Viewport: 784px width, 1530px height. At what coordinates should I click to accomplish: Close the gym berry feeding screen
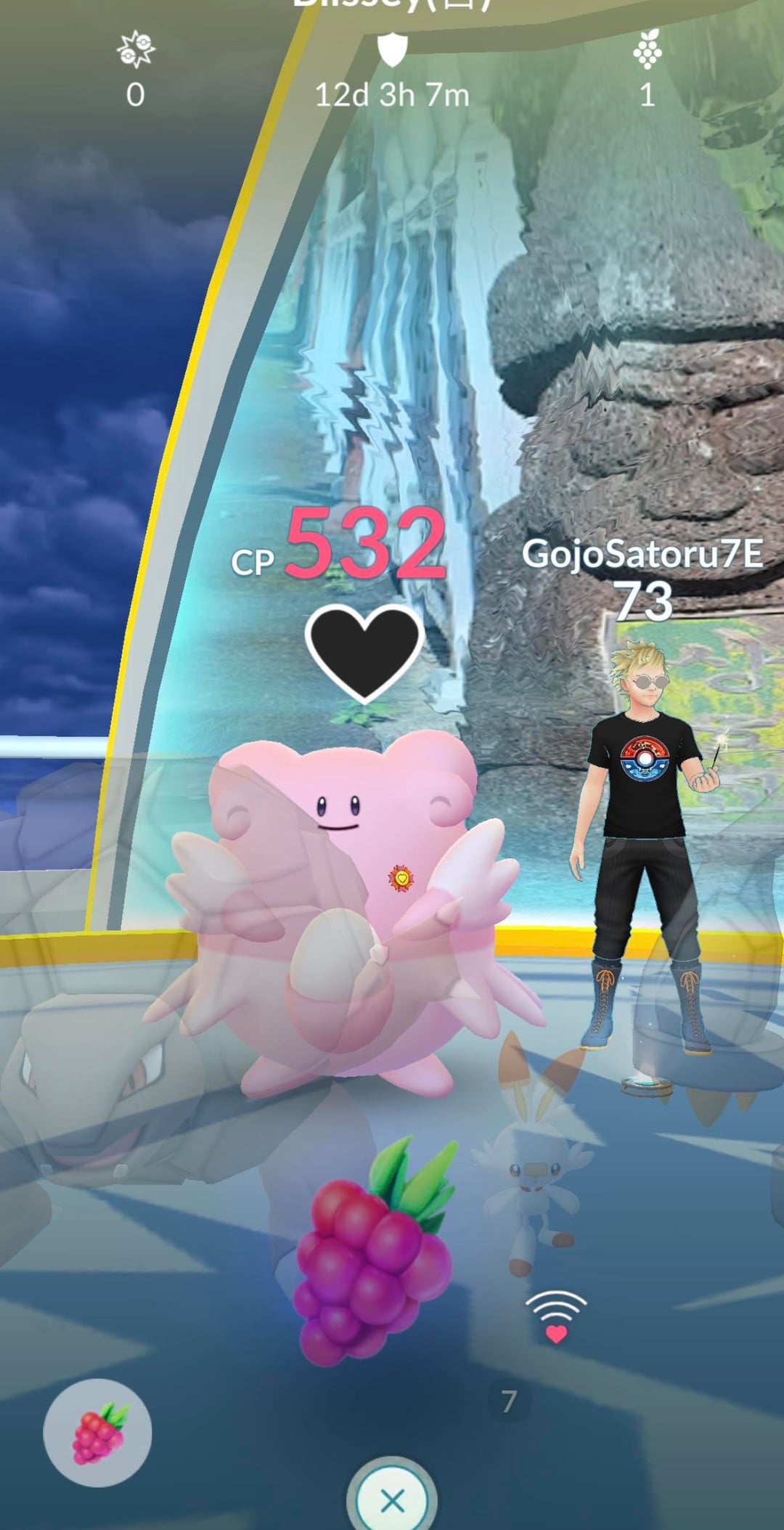392,1499
